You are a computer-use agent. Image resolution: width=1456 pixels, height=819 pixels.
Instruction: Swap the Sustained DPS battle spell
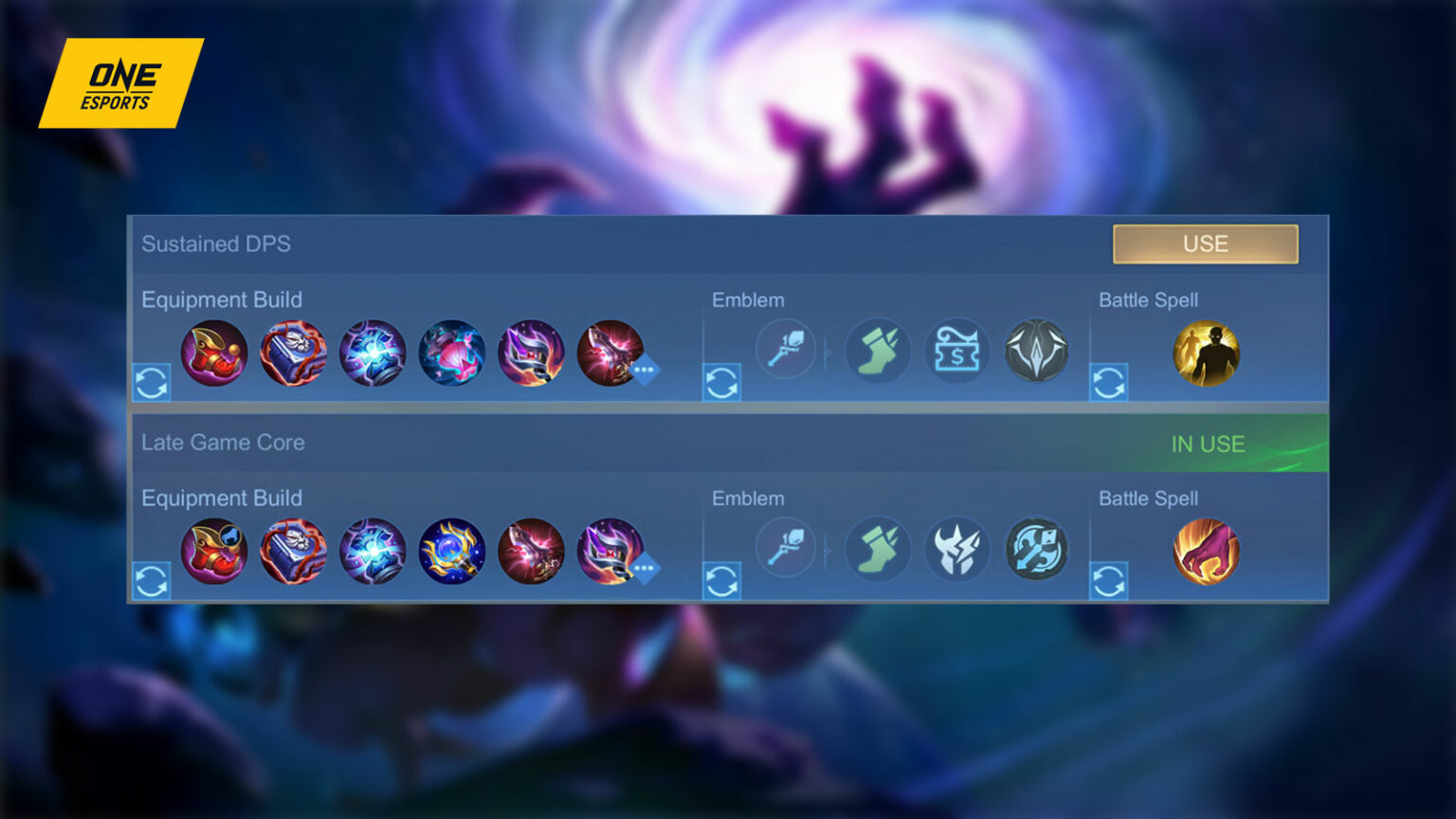coord(1109,384)
